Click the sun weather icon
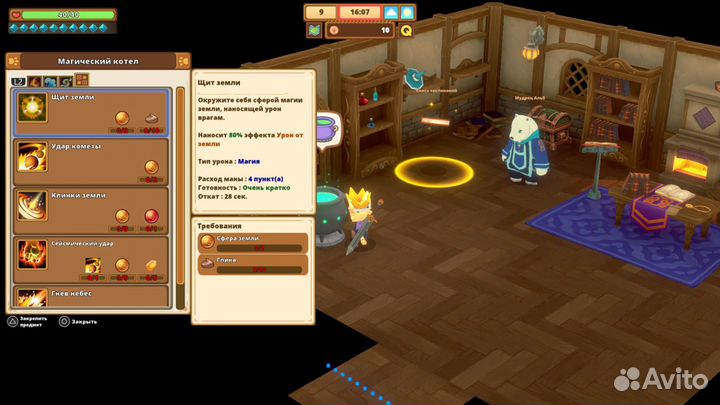The height and width of the screenshot is (405, 720). click(407, 12)
